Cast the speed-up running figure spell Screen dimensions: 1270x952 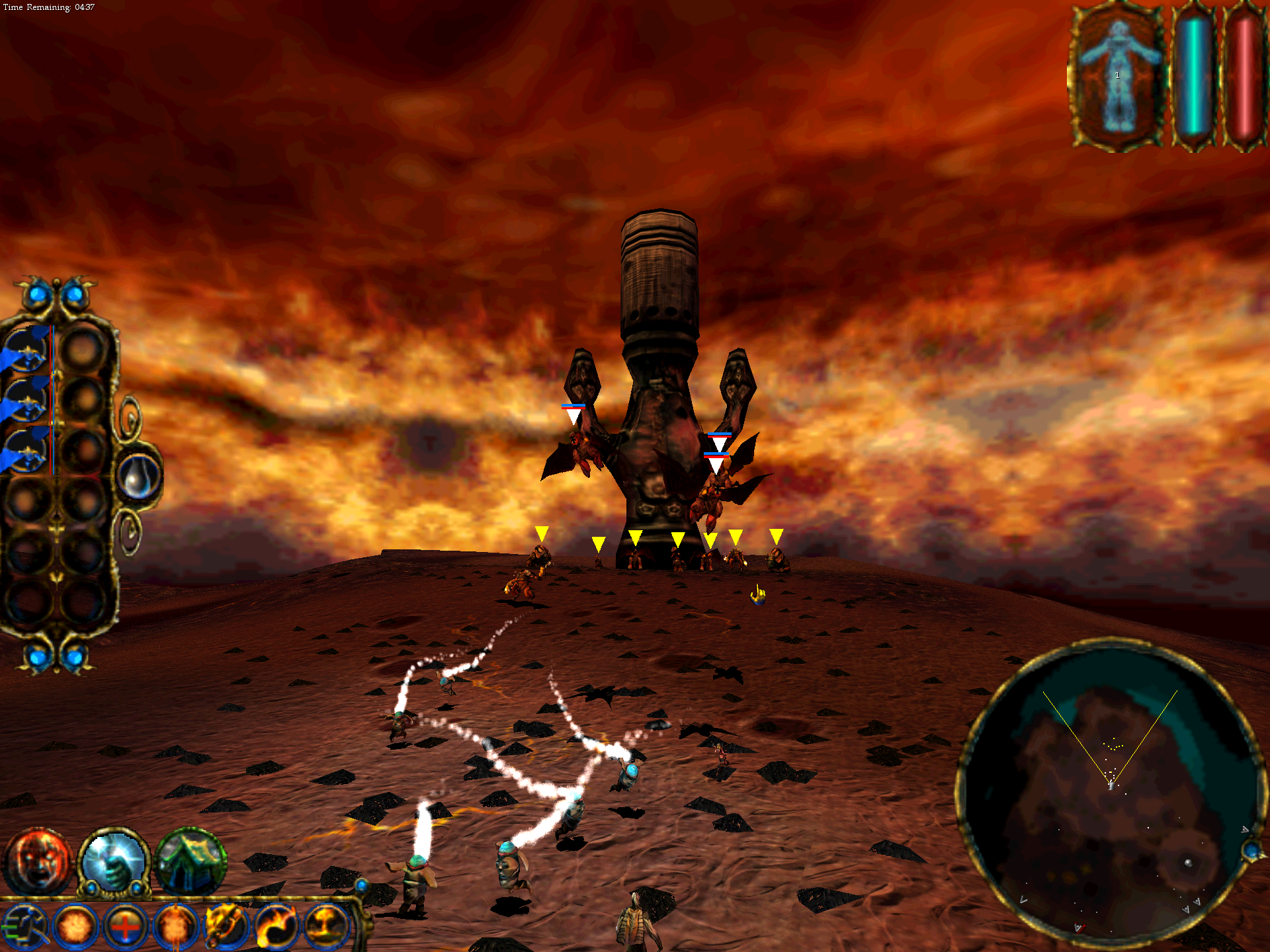tap(25, 927)
